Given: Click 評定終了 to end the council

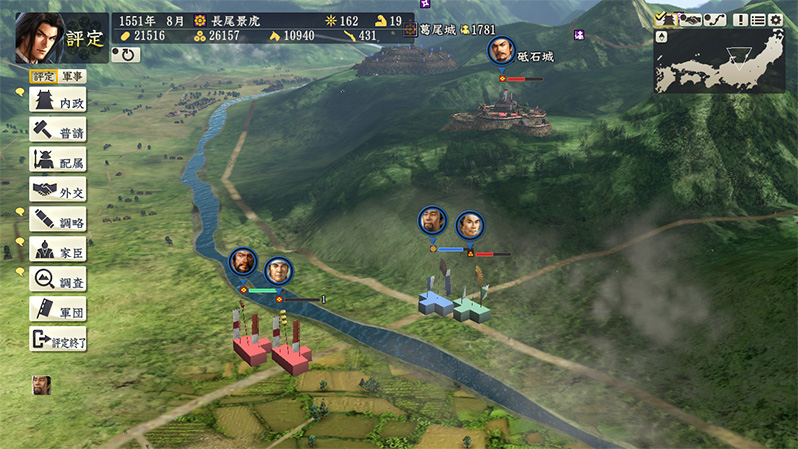Looking at the screenshot, I should [x=58, y=340].
